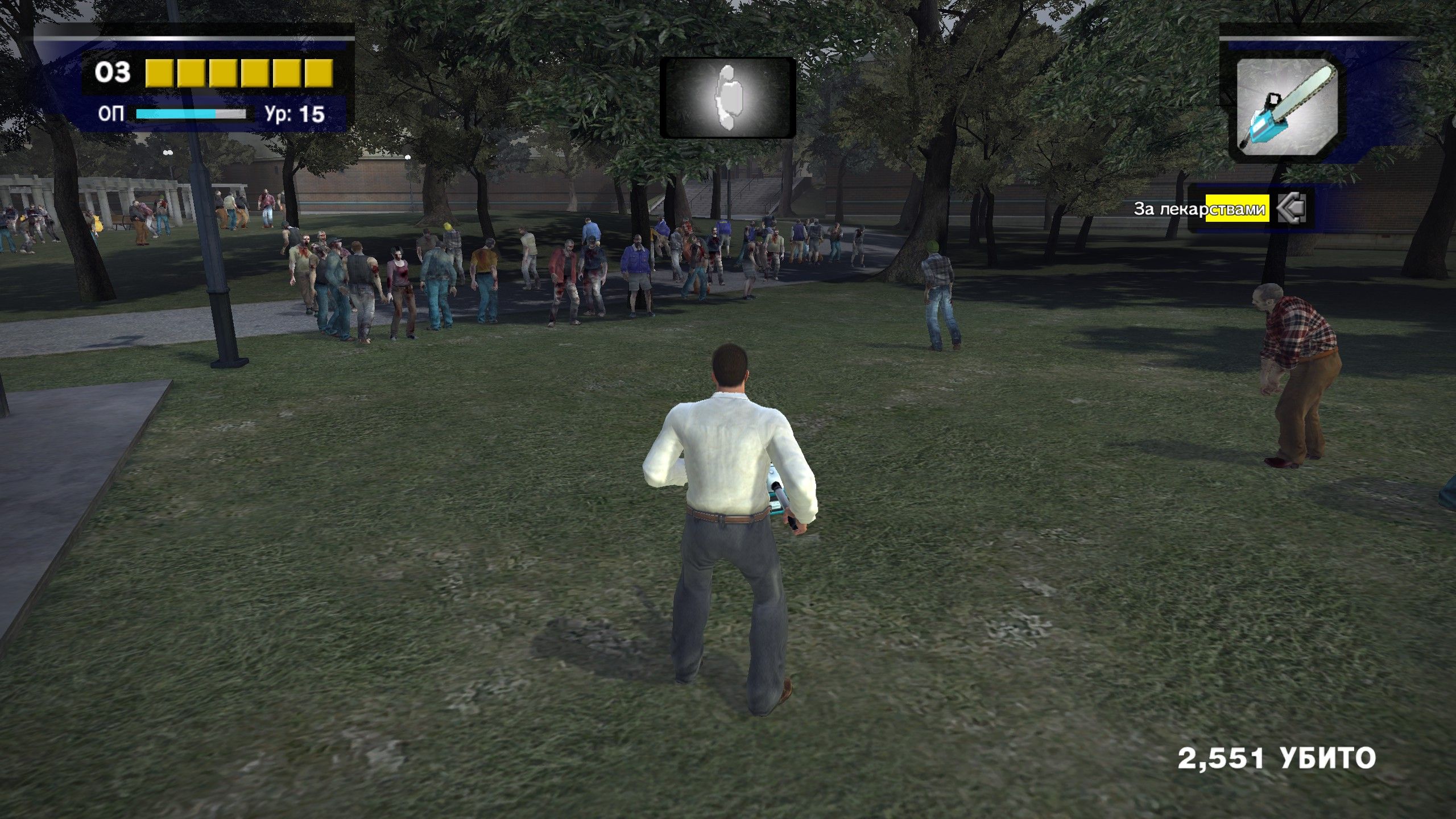The height and width of the screenshot is (819, 1456).
Task: Click the sixth yellow health block
Action: 317,73
